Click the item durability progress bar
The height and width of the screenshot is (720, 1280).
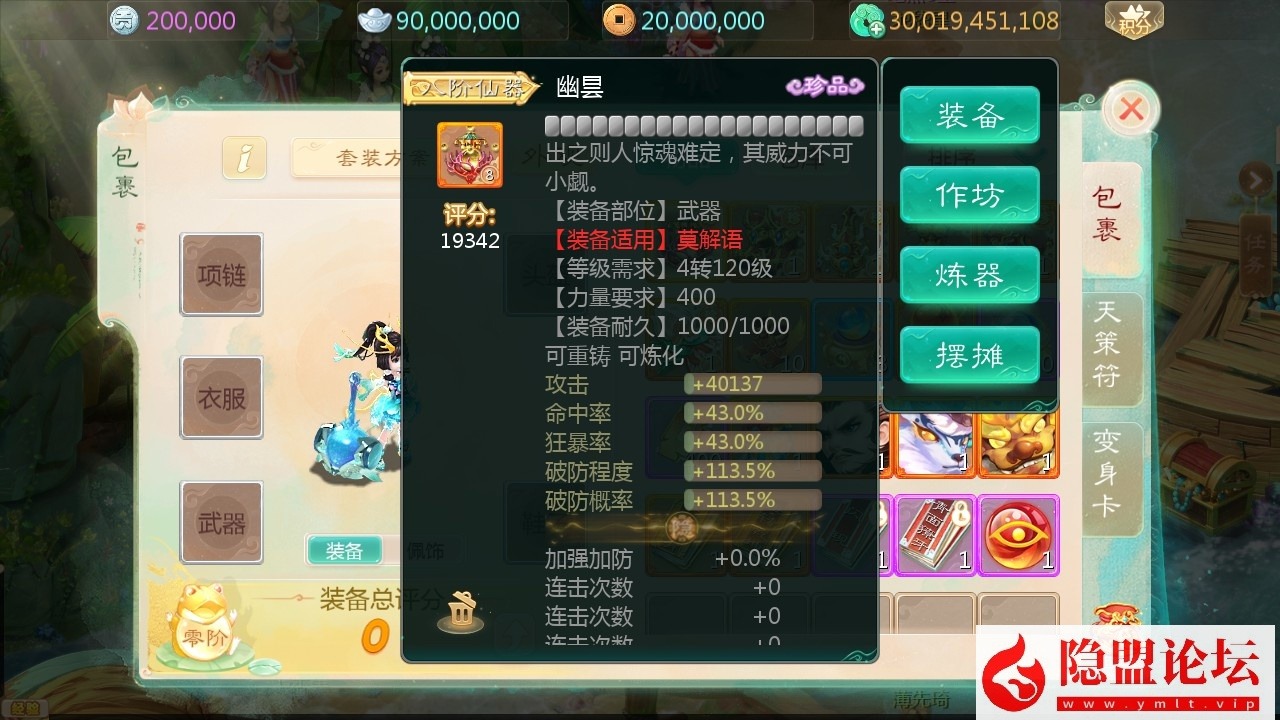[703, 125]
